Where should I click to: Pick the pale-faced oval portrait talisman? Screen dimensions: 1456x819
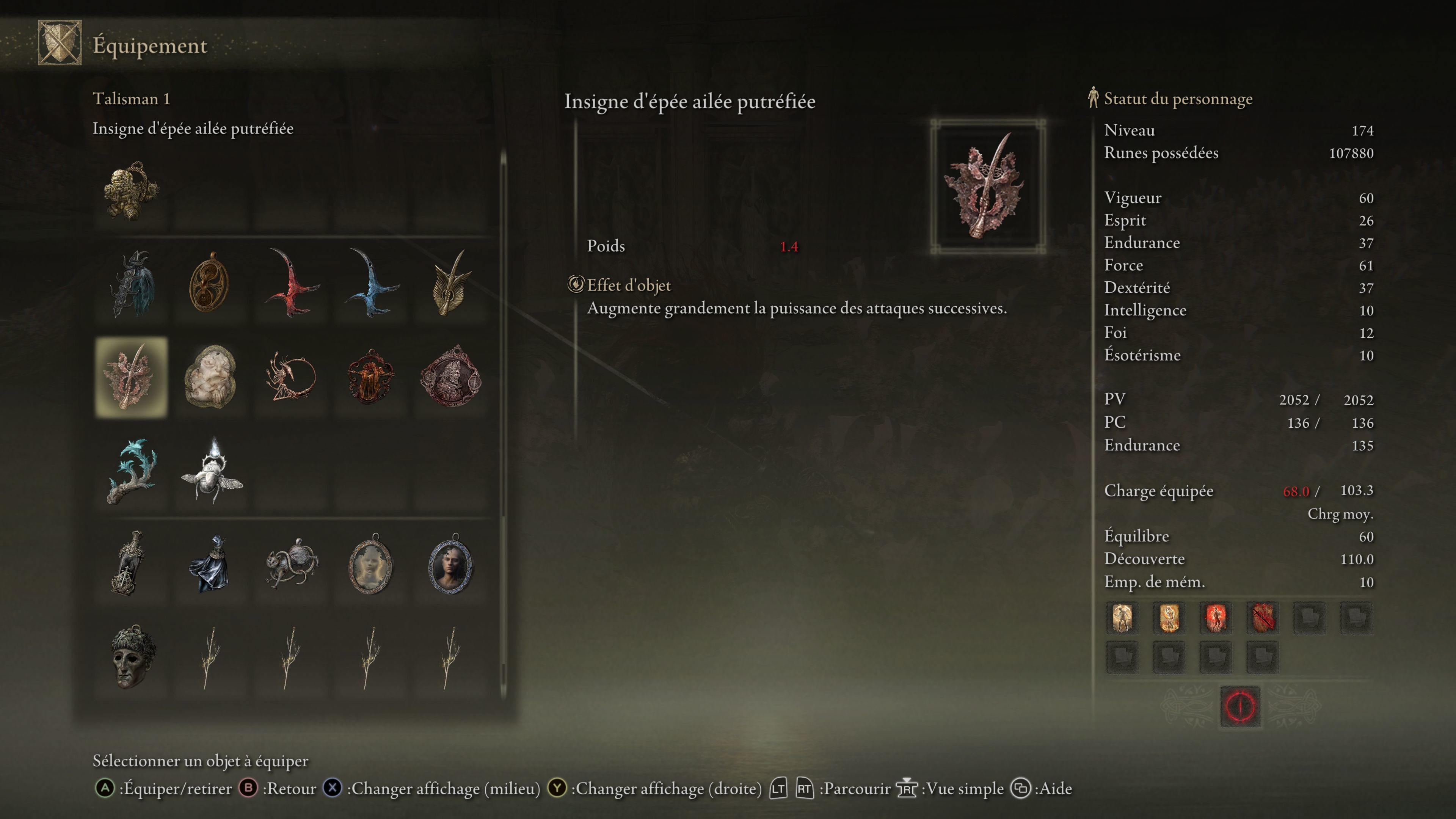tap(371, 564)
